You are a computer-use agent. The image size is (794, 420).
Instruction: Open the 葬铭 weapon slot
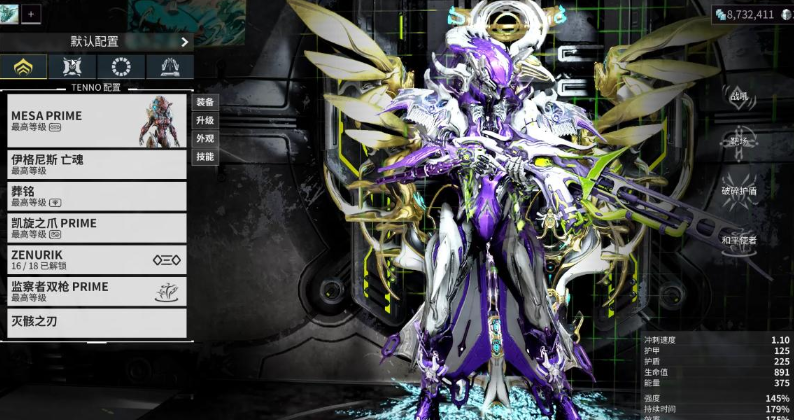pos(97,195)
